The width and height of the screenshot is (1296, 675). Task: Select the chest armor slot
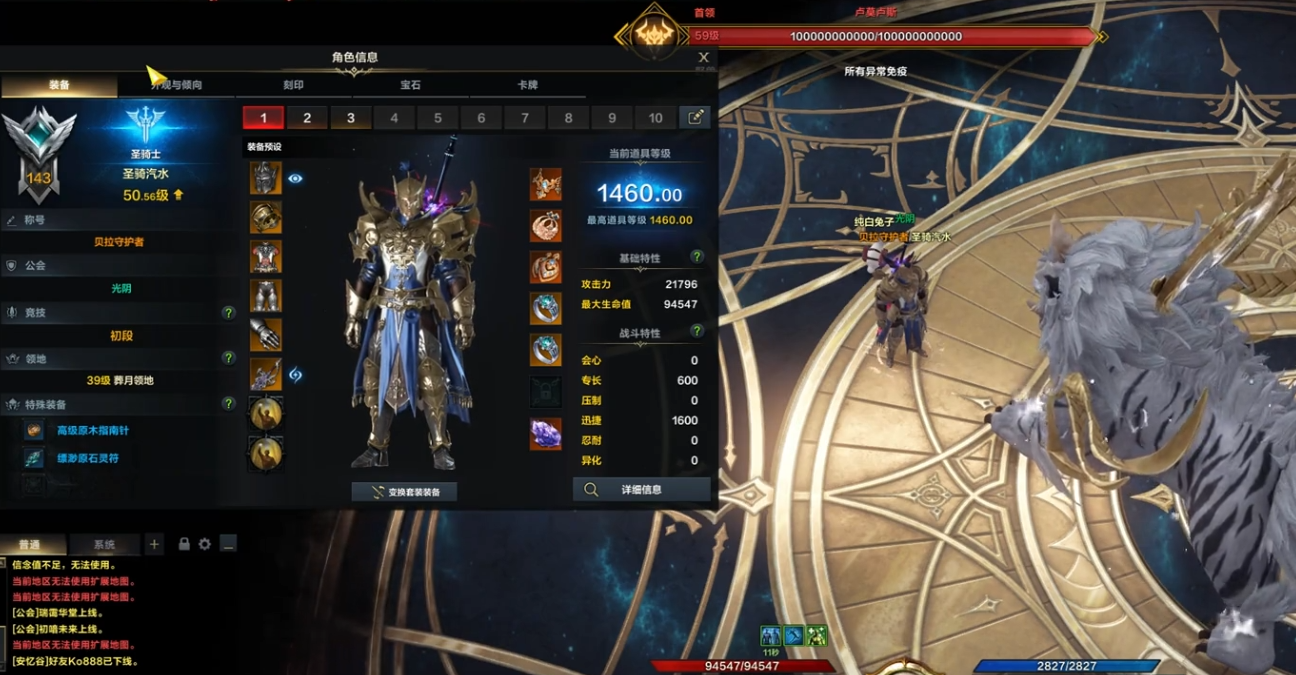(x=265, y=256)
